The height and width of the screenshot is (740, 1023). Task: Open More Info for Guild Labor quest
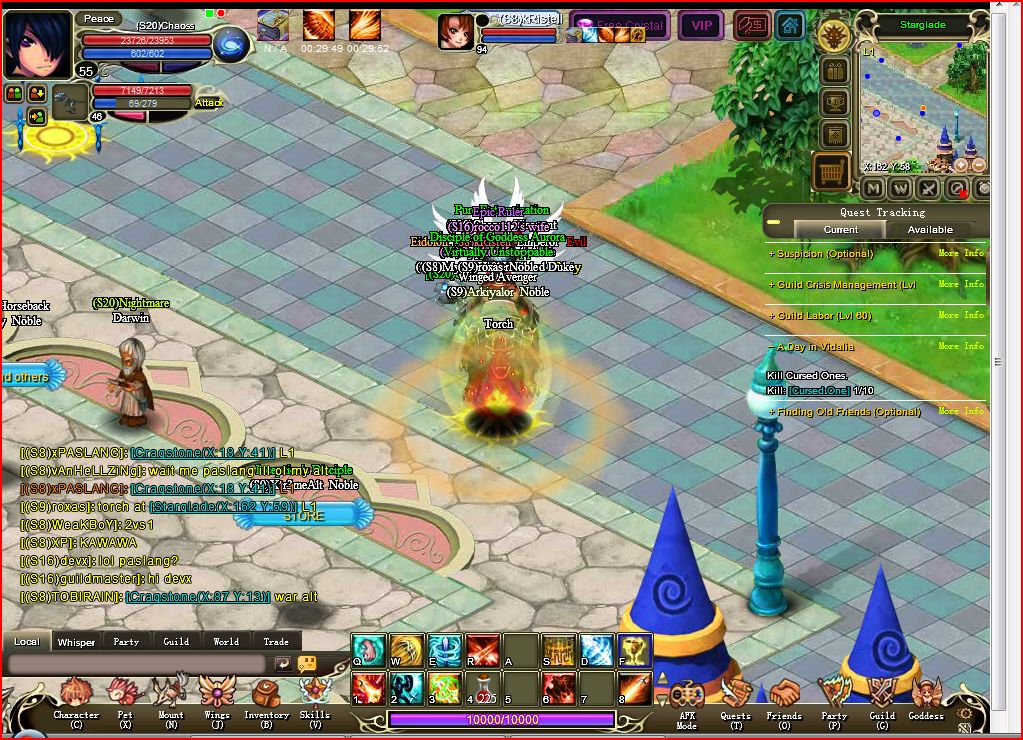click(x=961, y=315)
